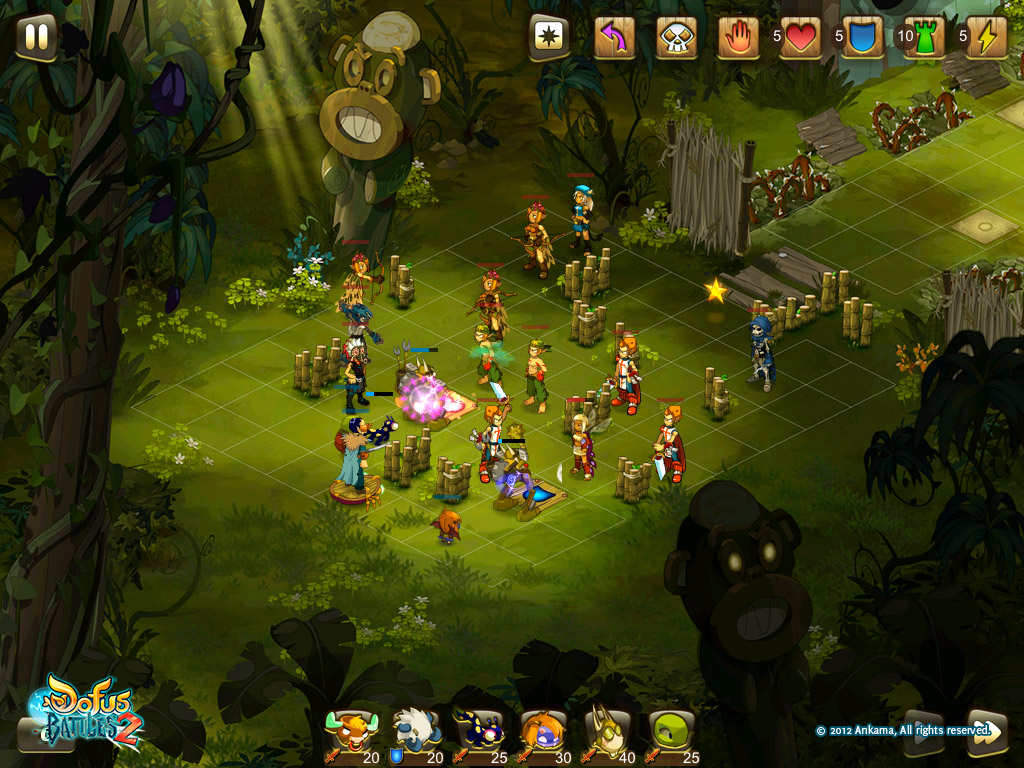Select the green tower power

point(924,38)
